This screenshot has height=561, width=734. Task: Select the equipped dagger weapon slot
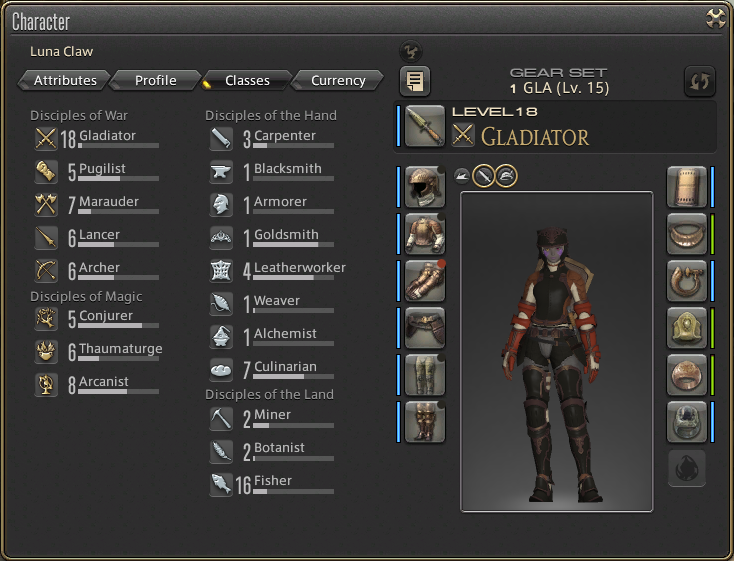click(425, 125)
